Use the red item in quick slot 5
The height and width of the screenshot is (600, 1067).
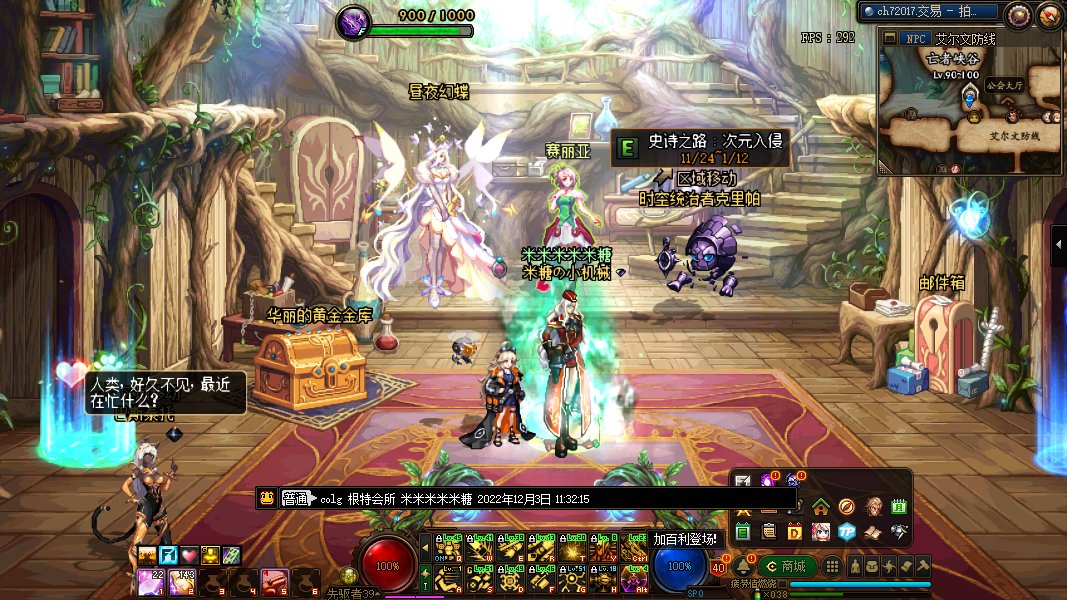pos(275,580)
